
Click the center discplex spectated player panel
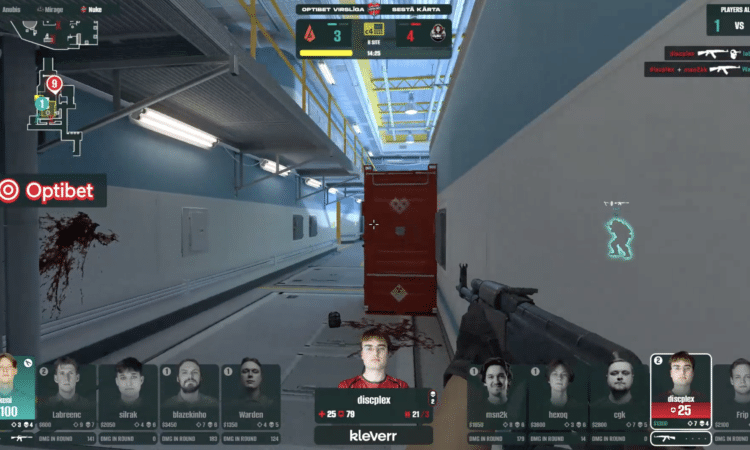pos(373,385)
